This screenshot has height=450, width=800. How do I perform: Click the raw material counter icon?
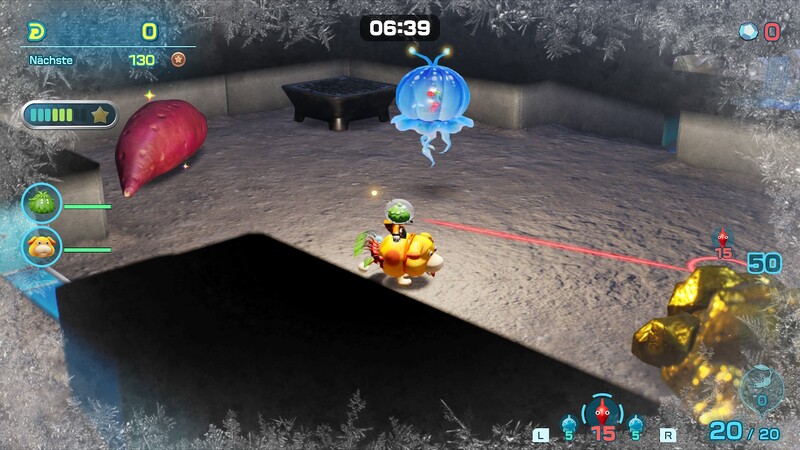click(x=748, y=32)
